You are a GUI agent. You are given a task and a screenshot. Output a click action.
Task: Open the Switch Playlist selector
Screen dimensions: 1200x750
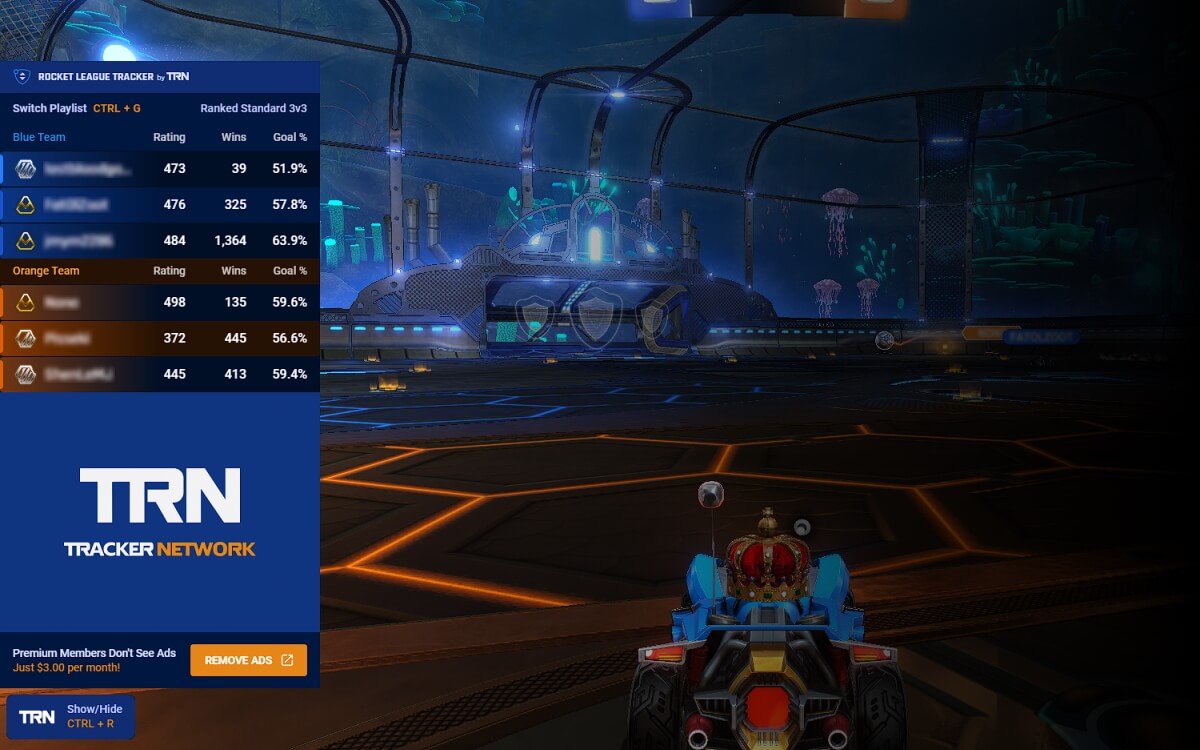click(76, 108)
